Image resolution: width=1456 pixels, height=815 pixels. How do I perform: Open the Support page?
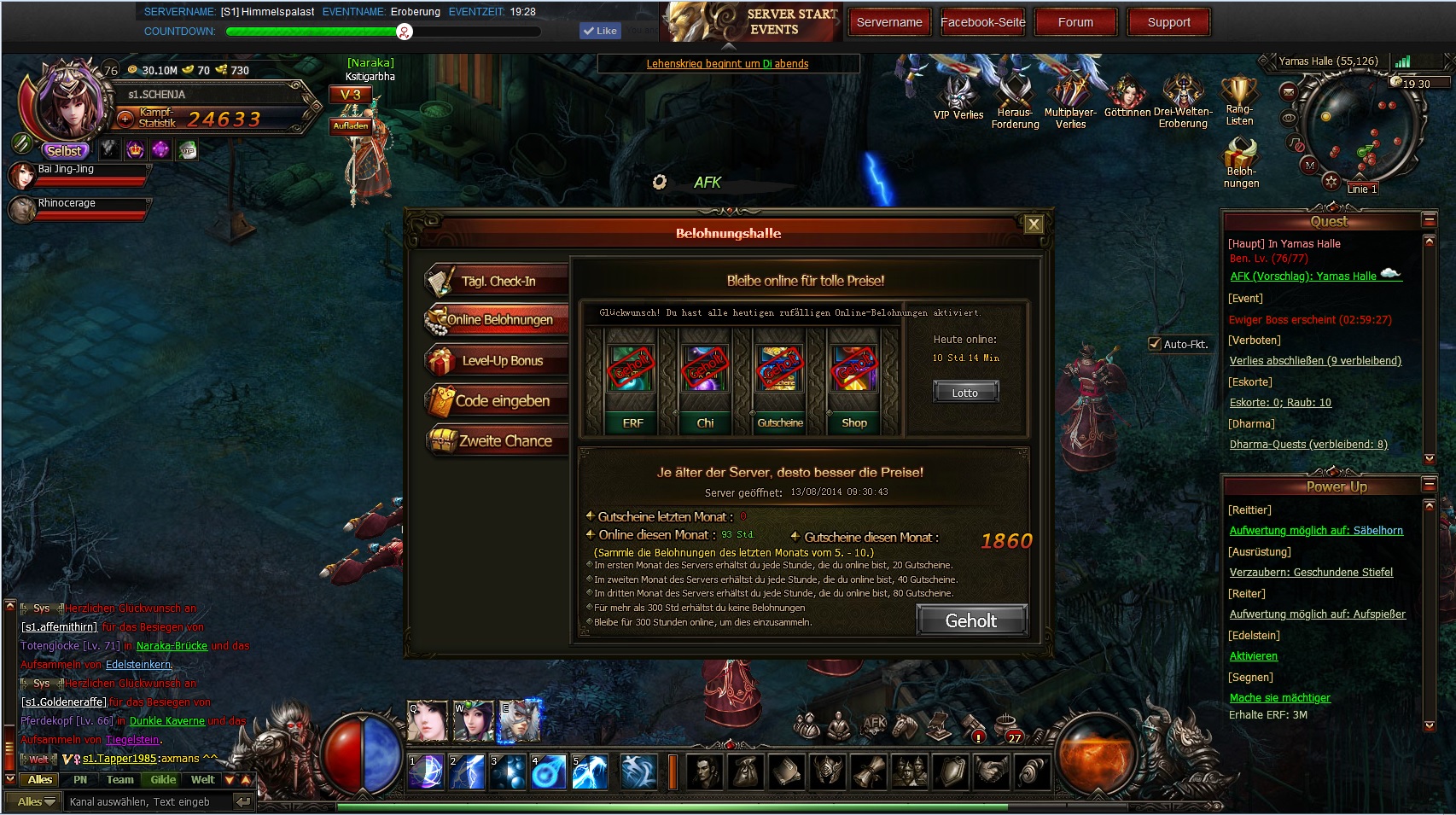pos(1168,22)
